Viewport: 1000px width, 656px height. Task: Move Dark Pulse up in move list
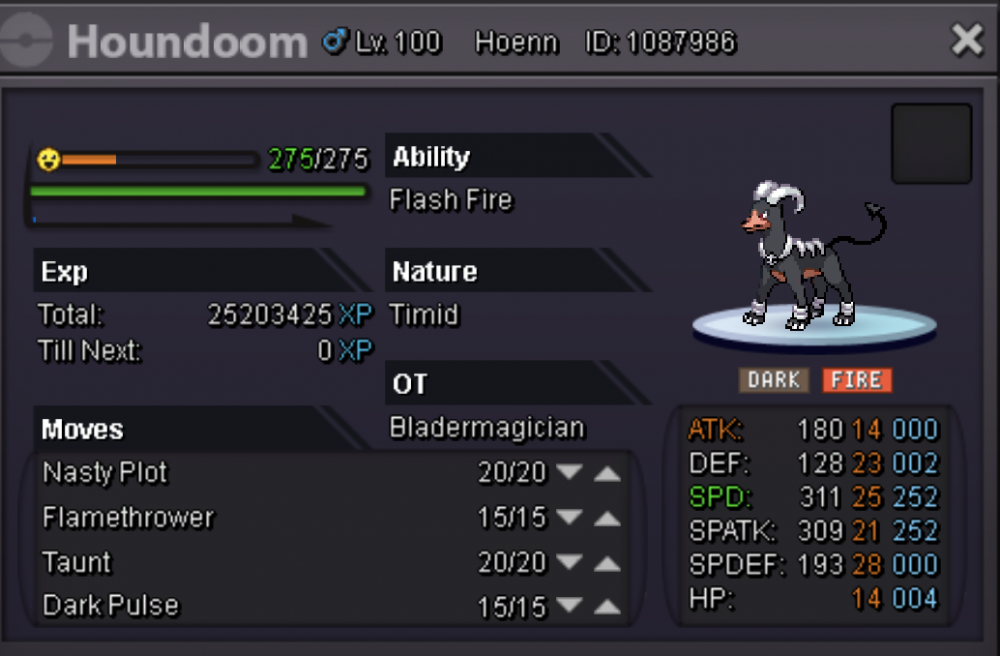pyautogui.click(x=607, y=606)
